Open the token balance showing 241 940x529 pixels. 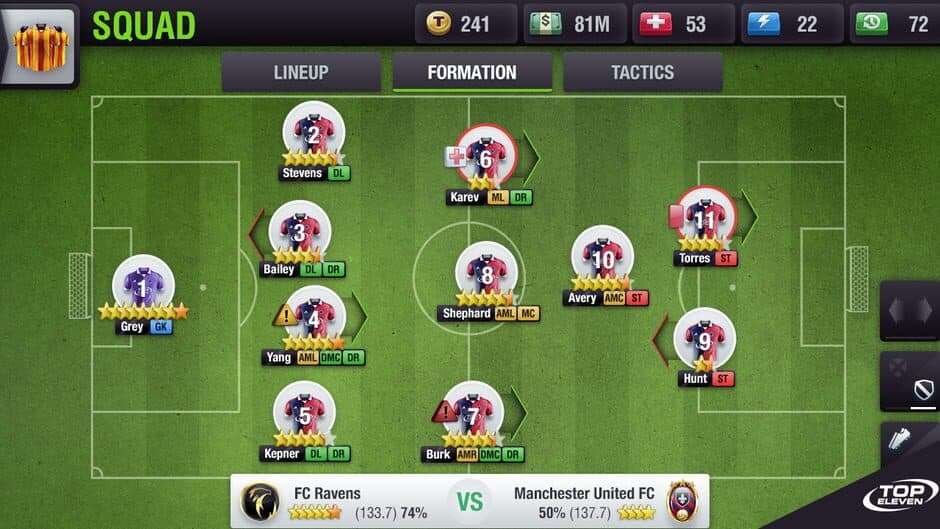466,24
